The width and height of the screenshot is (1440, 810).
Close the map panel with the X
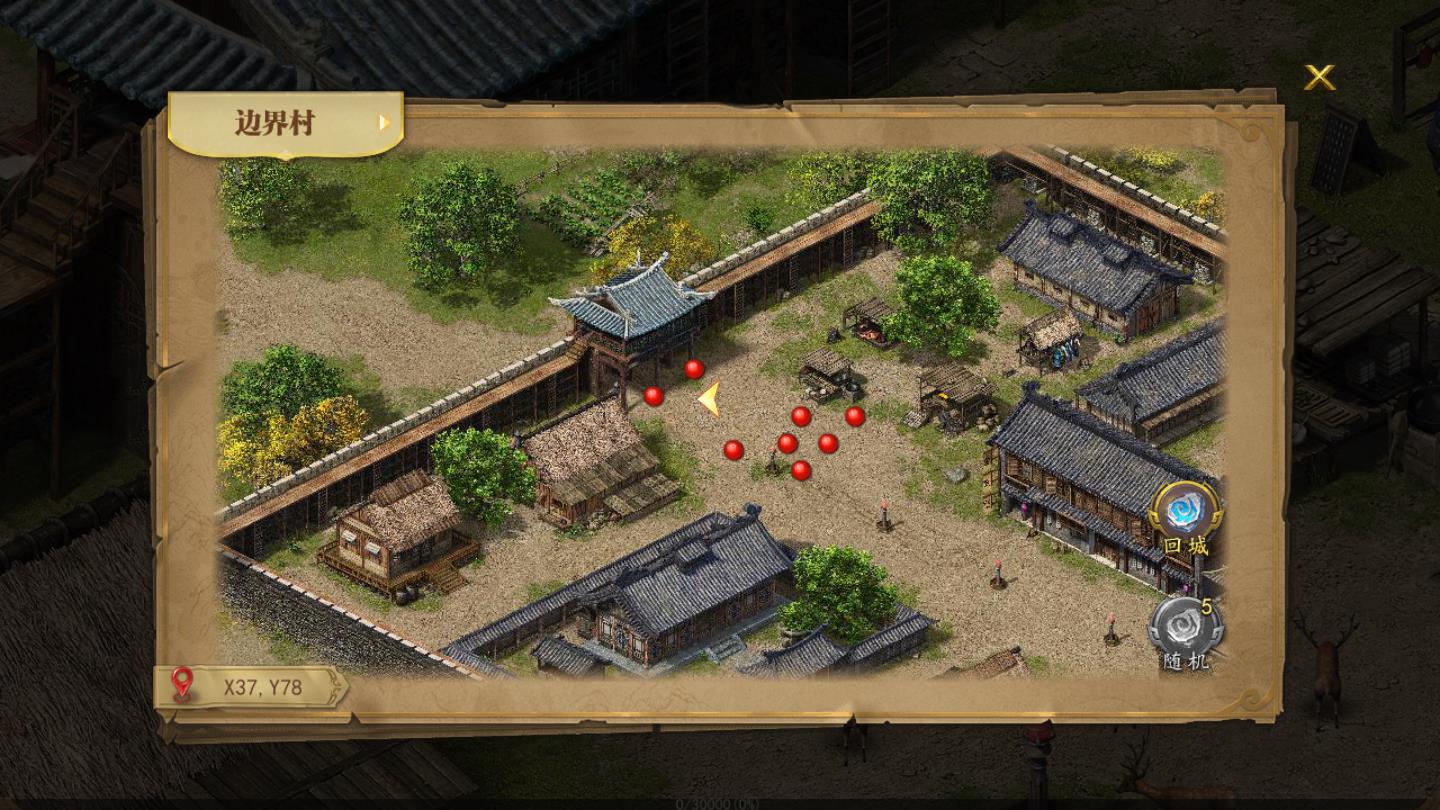[1319, 77]
